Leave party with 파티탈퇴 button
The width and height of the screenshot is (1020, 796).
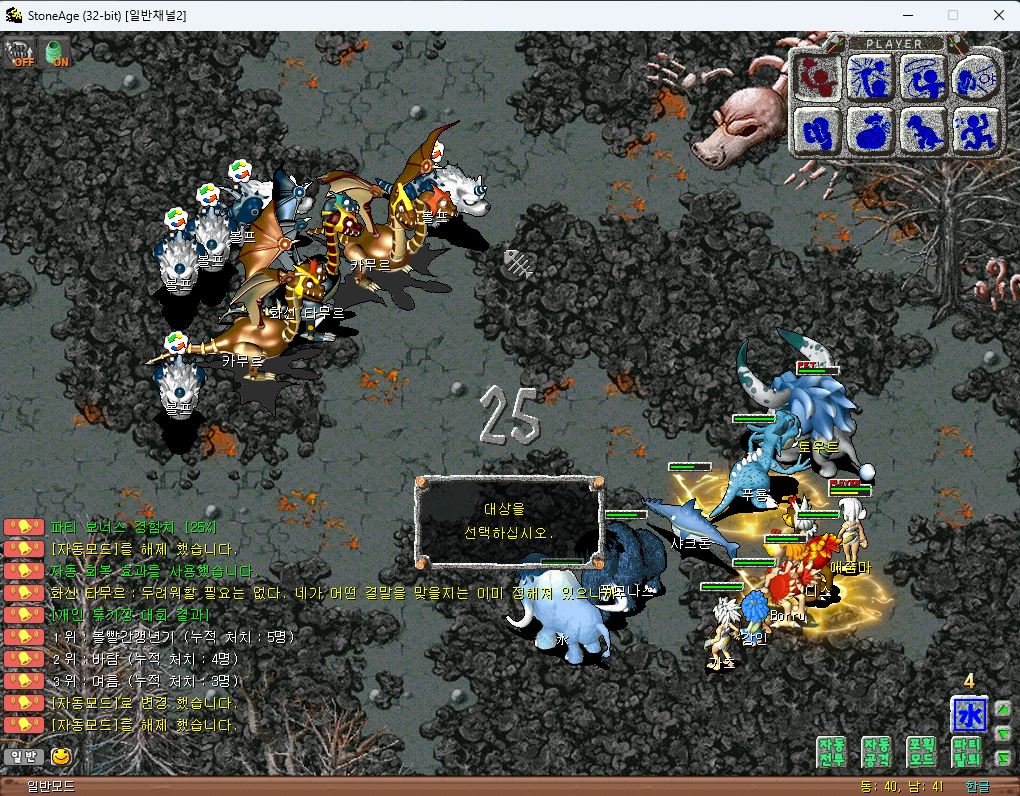[x=965, y=752]
